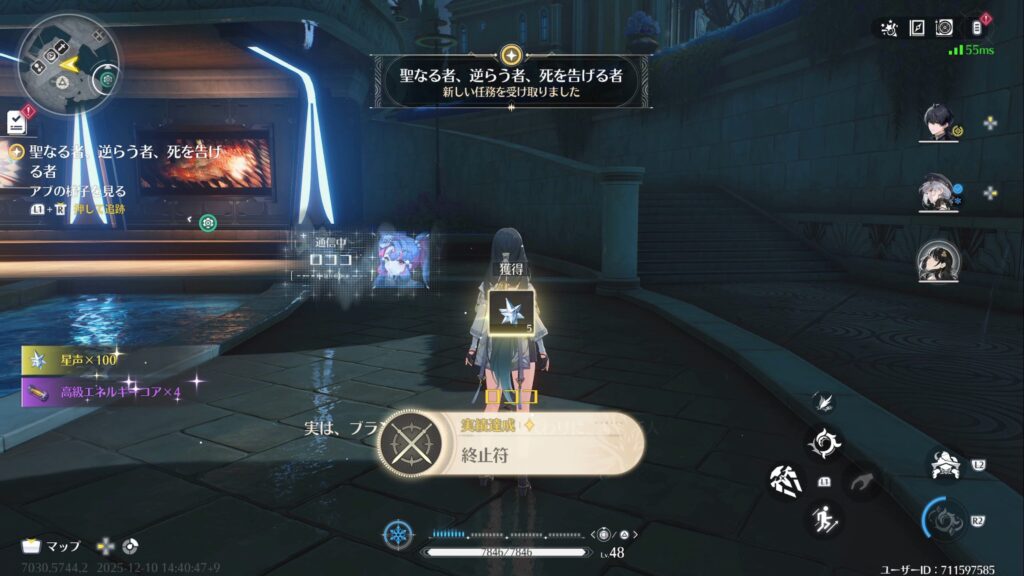Open the マップ map button
1024x576 pixels.
[52, 547]
